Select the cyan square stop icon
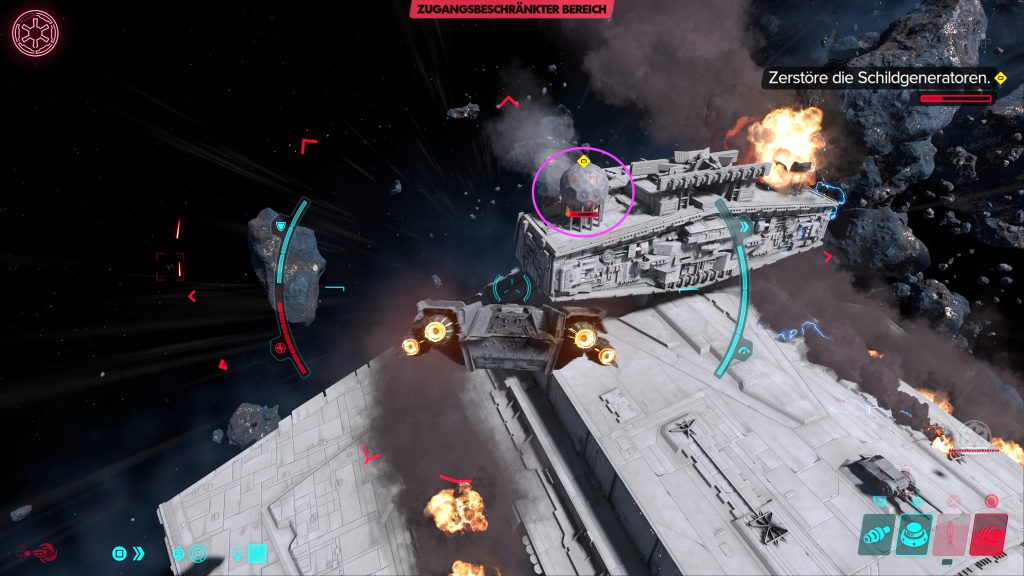1024x576 pixels. pos(119,552)
